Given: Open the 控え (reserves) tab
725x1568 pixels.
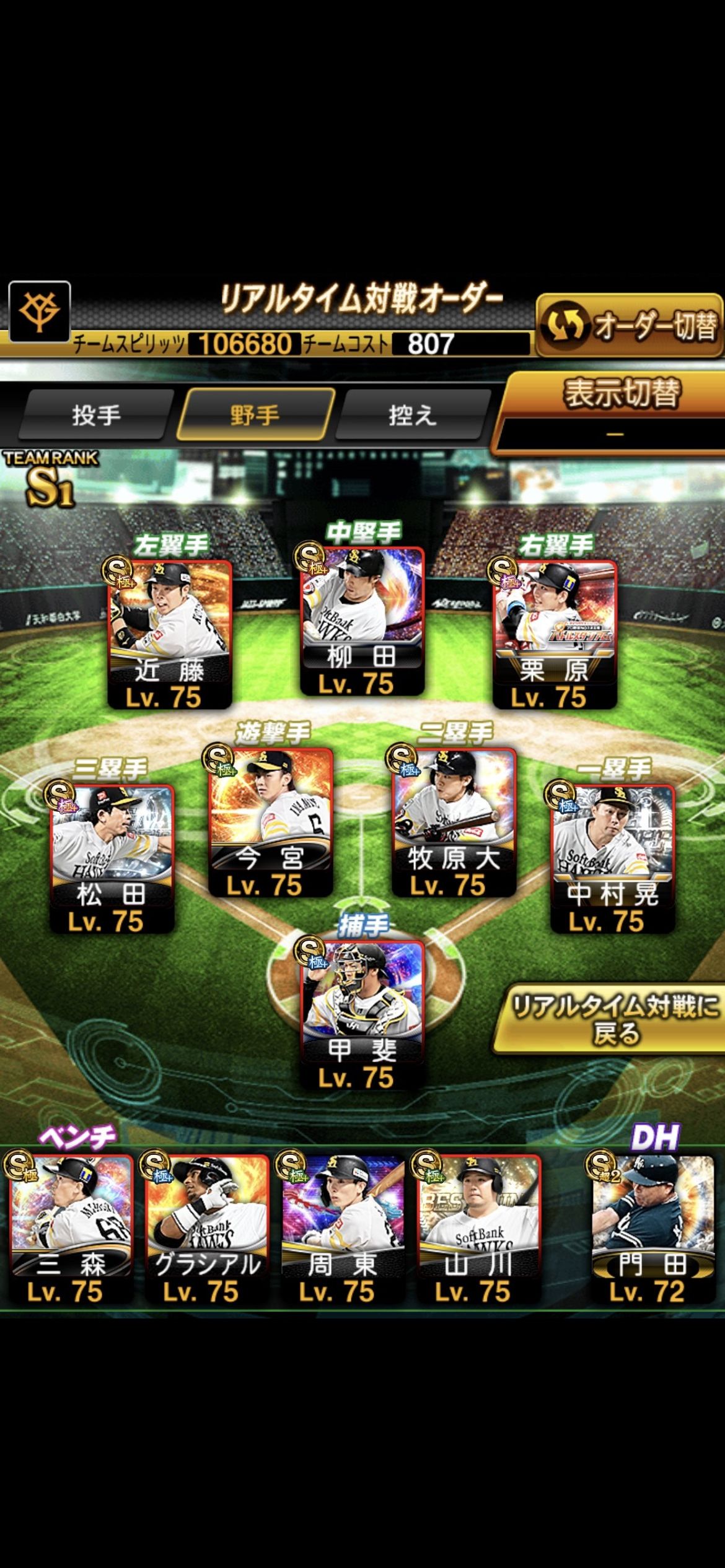Looking at the screenshot, I should [x=413, y=415].
